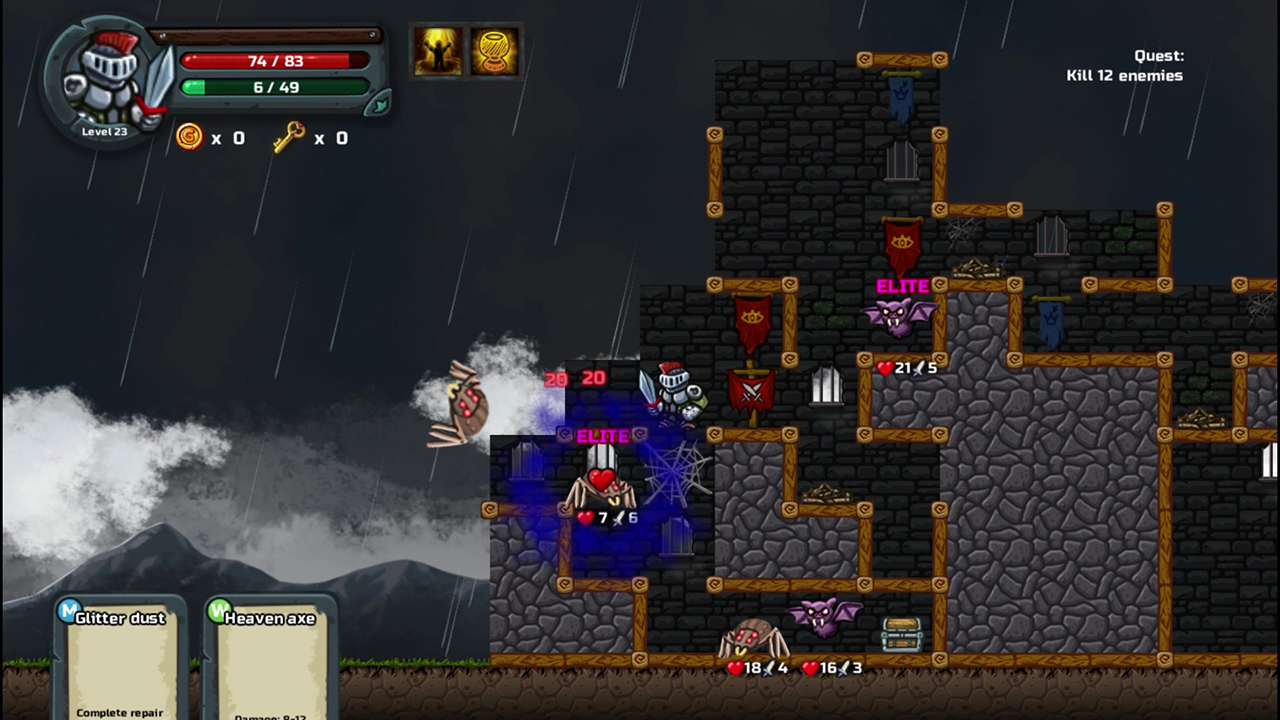Click the gold coin counter icon
The width and height of the screenshot is (1280, 720).
click(x=190, y=138)
